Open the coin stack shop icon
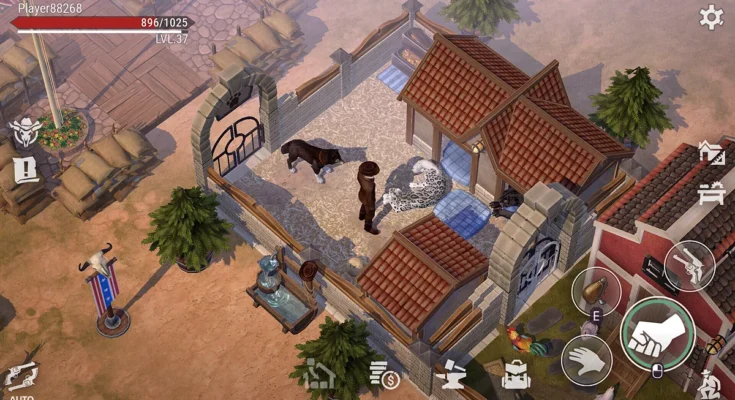Image resolution: width=735 pixels, height=400 pixels. click(x=383, y=375)
